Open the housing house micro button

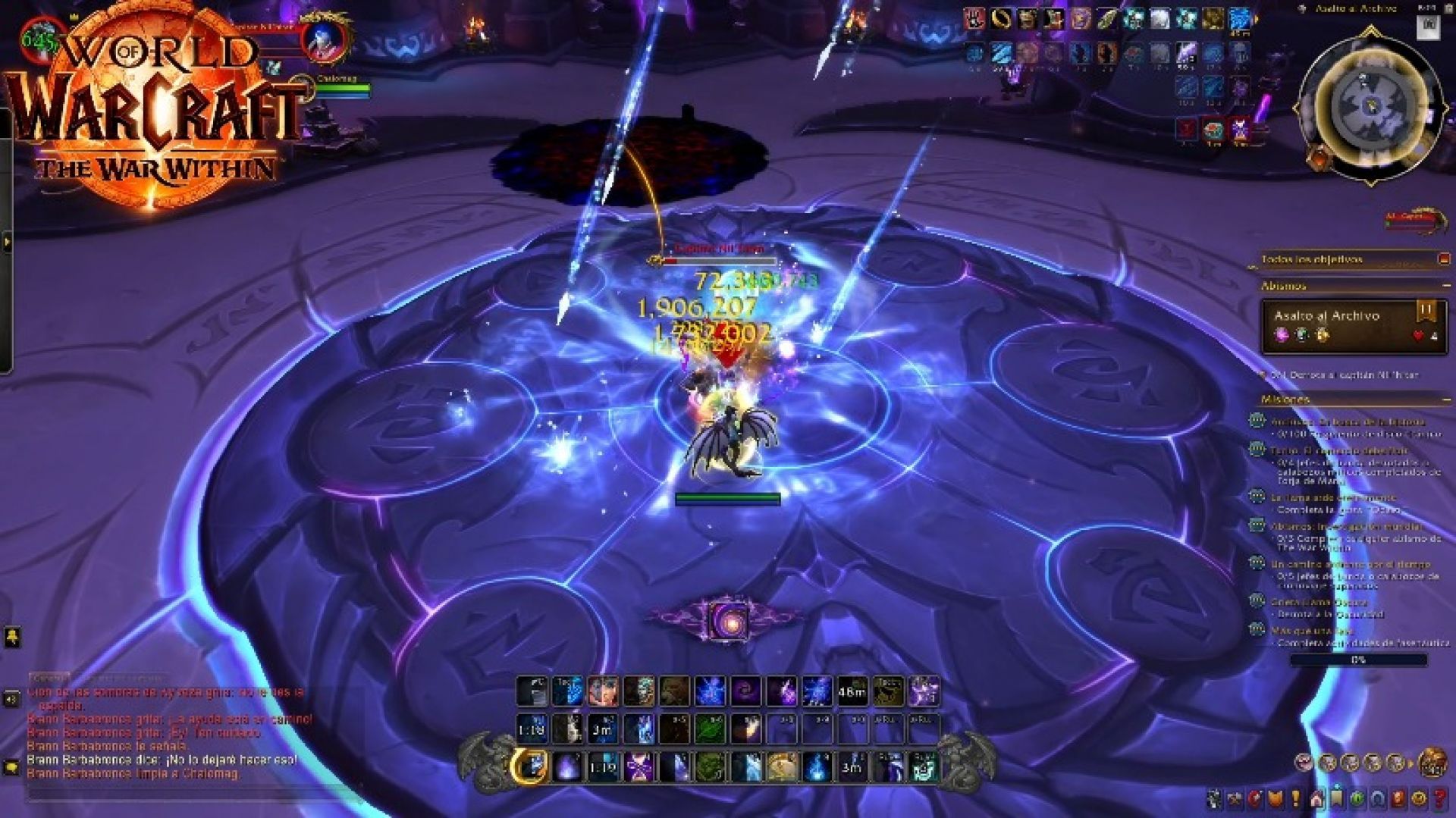click(1316, 798)
